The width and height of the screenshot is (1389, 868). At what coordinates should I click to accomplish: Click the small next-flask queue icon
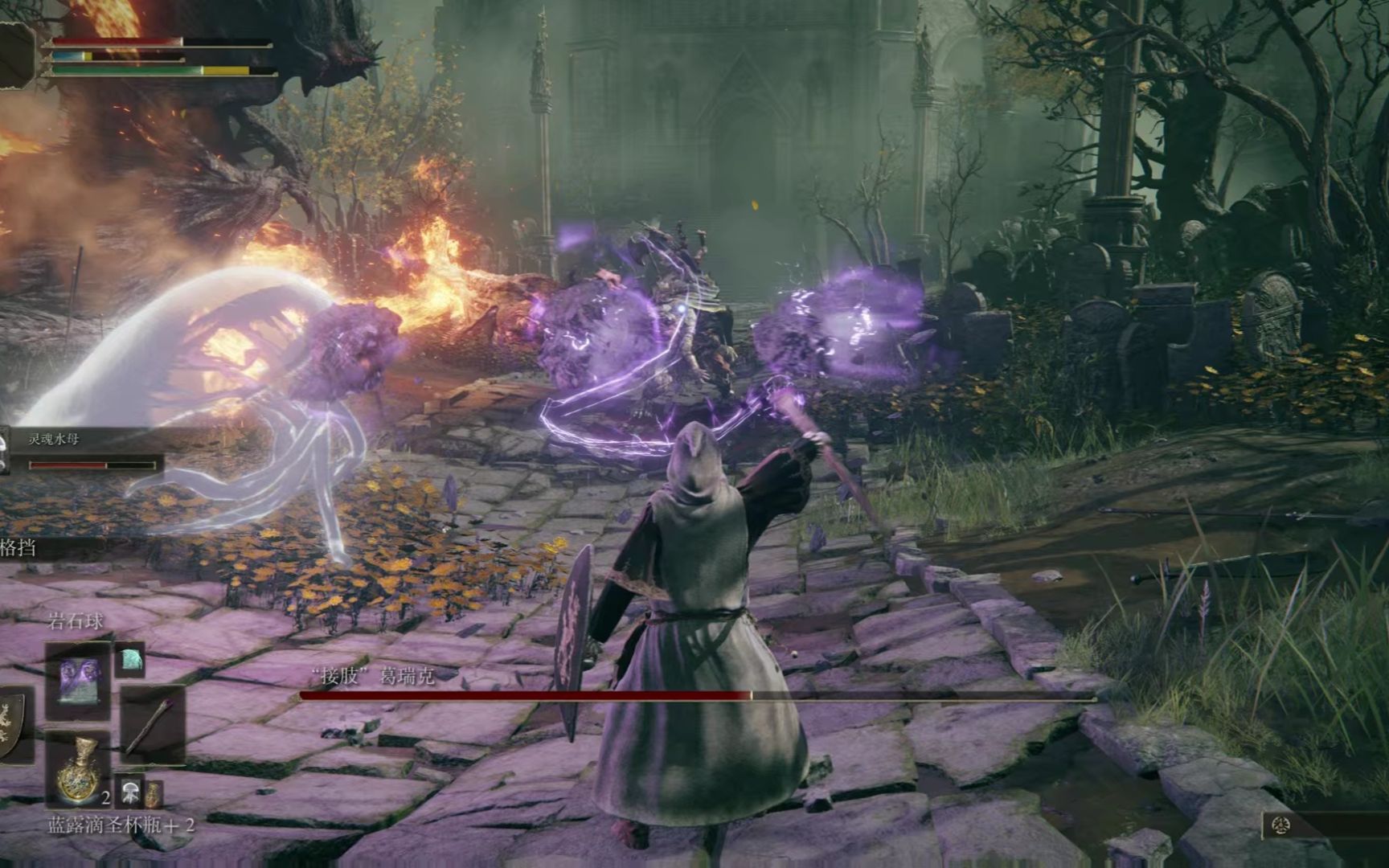click(152, 794)
